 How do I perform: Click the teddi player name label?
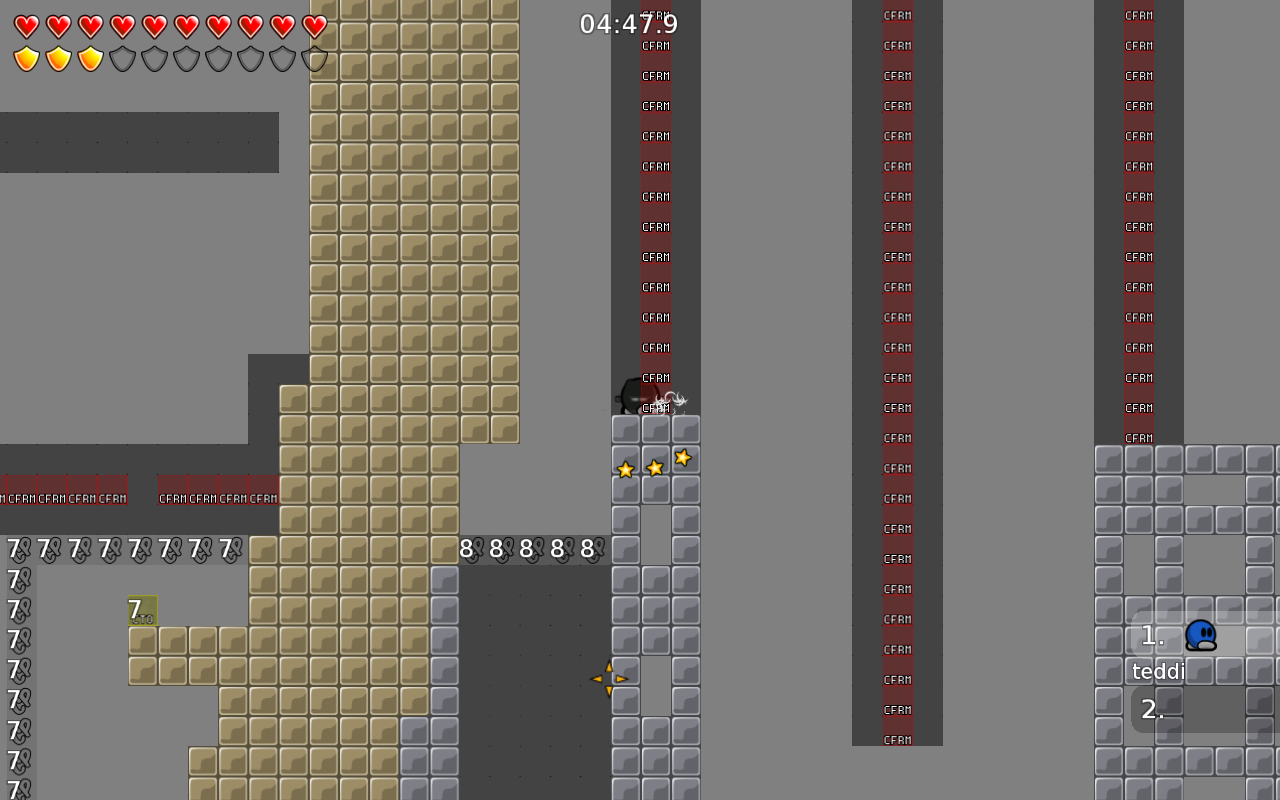click(x=1158, y=671)
